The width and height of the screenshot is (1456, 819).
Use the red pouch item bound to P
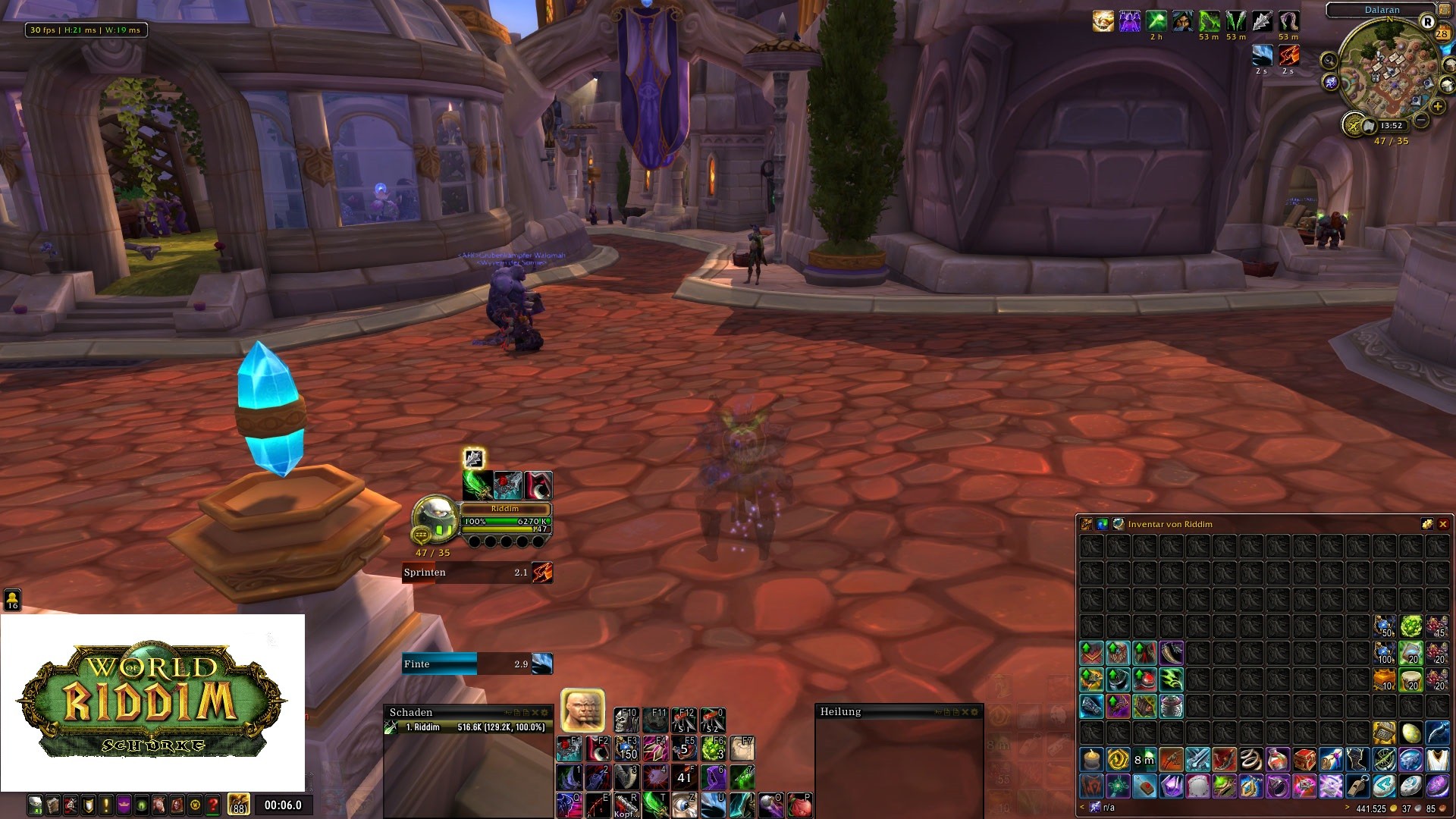(799, 804)
